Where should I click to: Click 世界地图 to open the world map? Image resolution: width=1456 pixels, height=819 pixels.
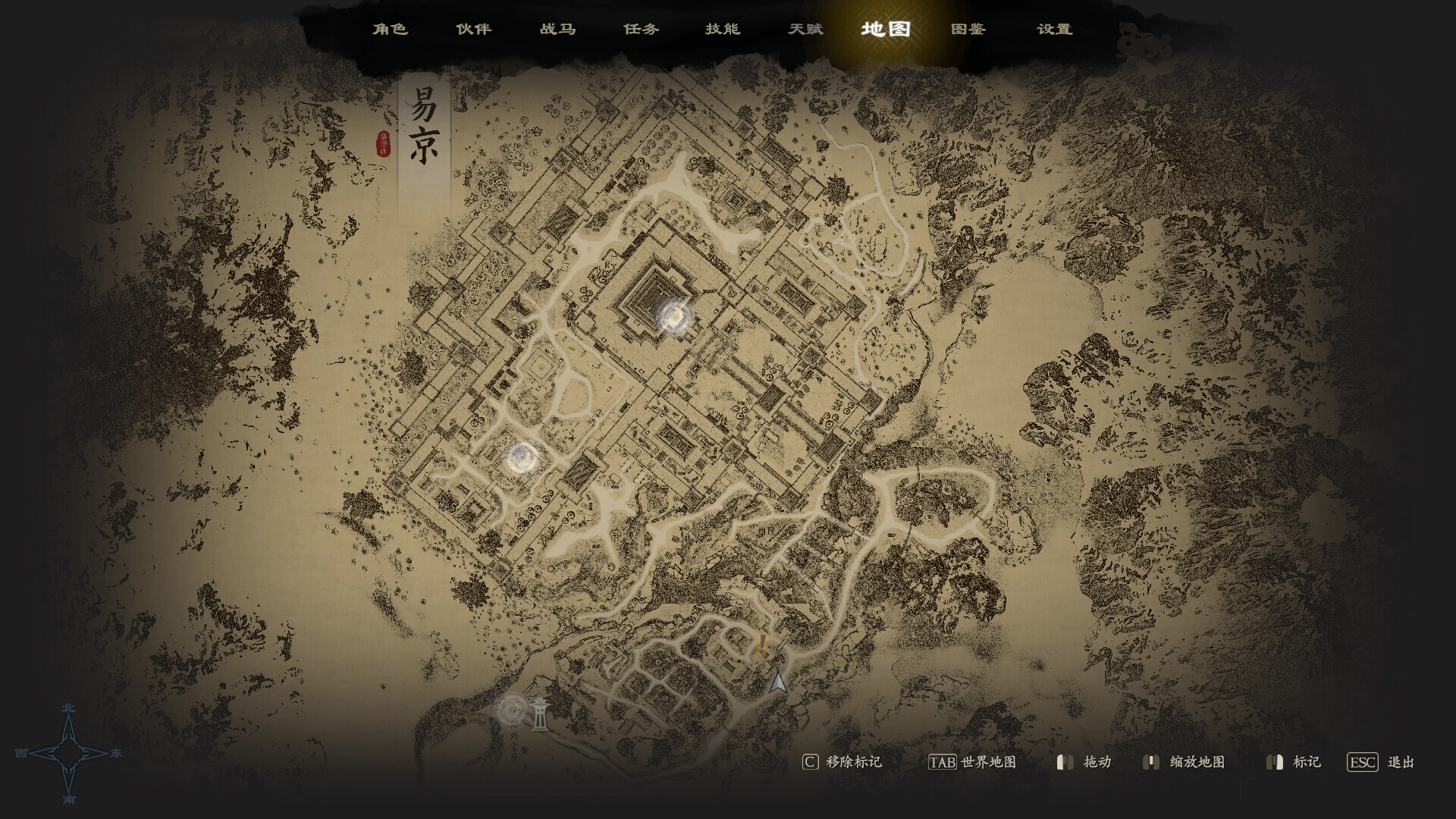click(x=992, y=763)
